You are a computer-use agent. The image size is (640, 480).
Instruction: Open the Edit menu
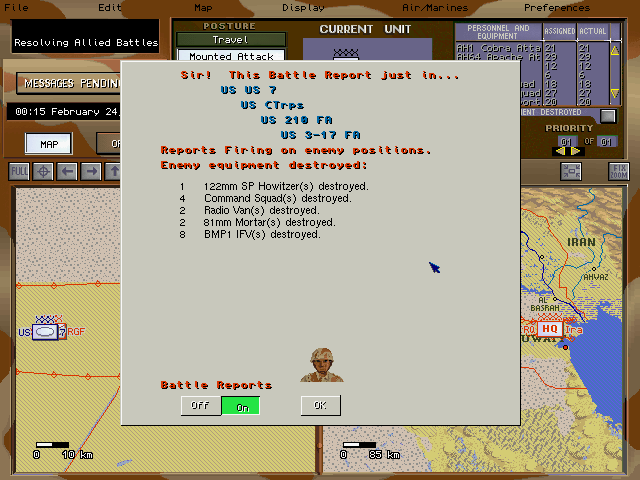coord(110,7)
